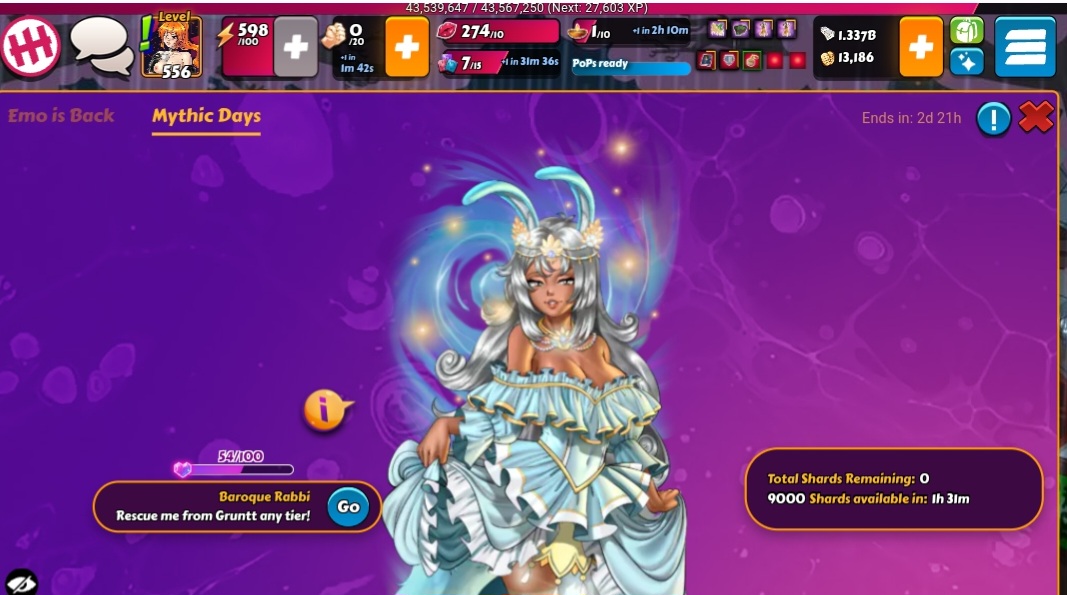The width and height of the screenshot is (1067, 595).
Task: Click the blue sparkle icon
Action: 966,62
